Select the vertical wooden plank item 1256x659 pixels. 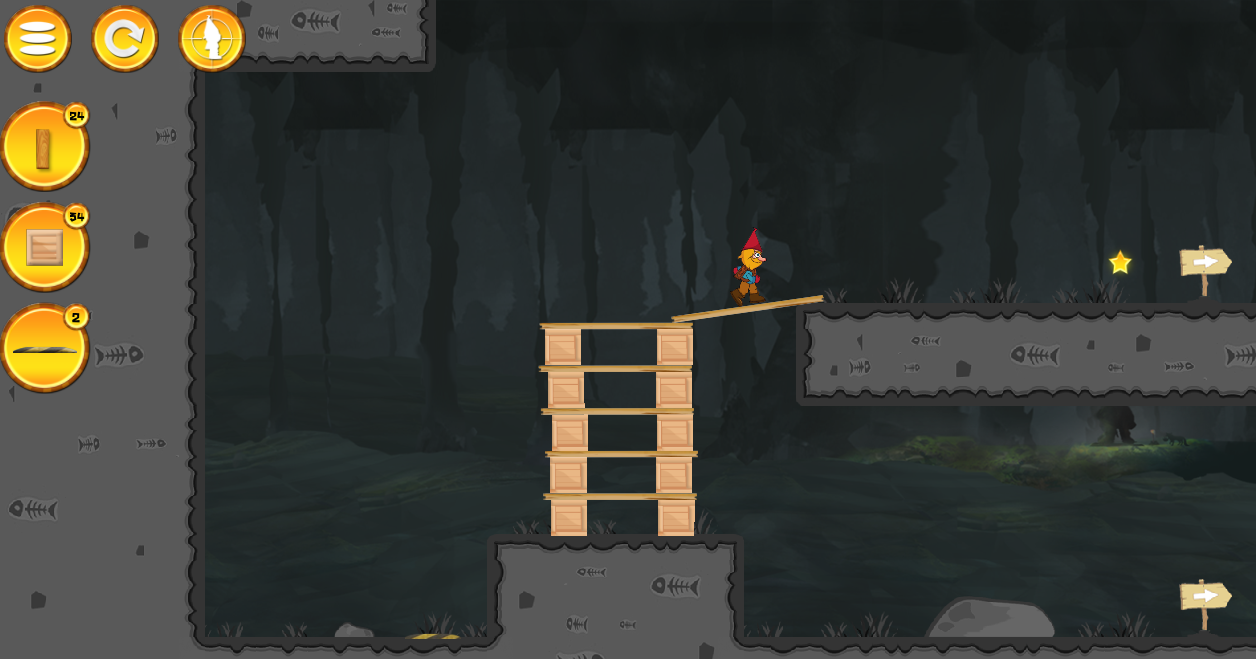pyautogui.click(x=44, y=148)
